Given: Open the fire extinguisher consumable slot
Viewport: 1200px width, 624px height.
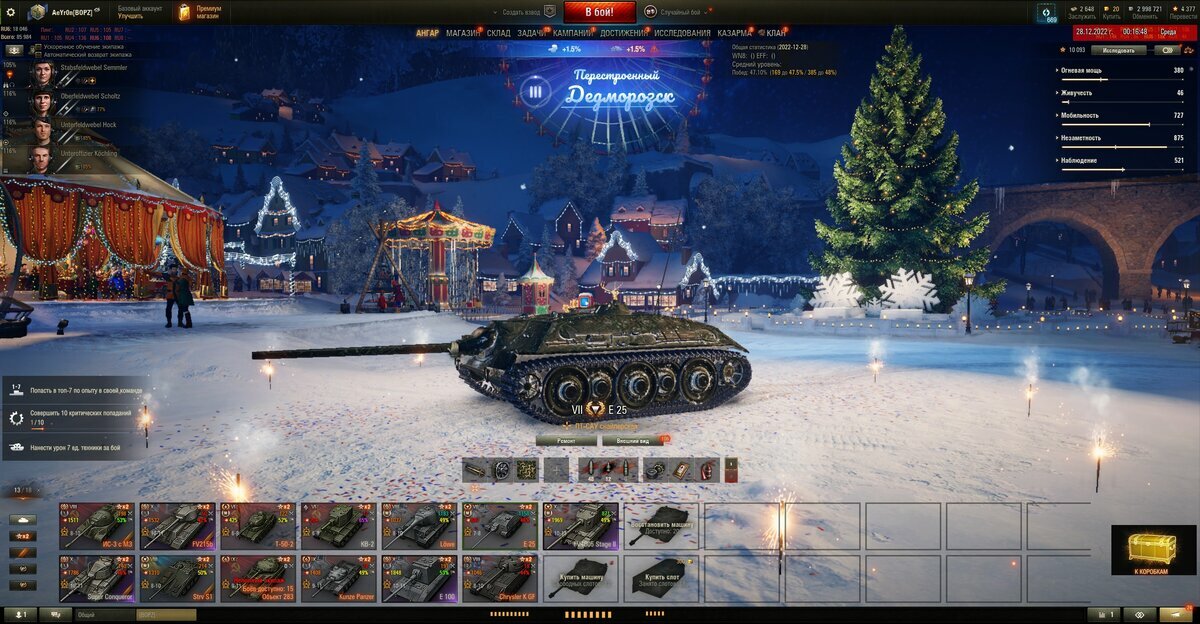Looking at the screenshot, I should coord(706,470).
